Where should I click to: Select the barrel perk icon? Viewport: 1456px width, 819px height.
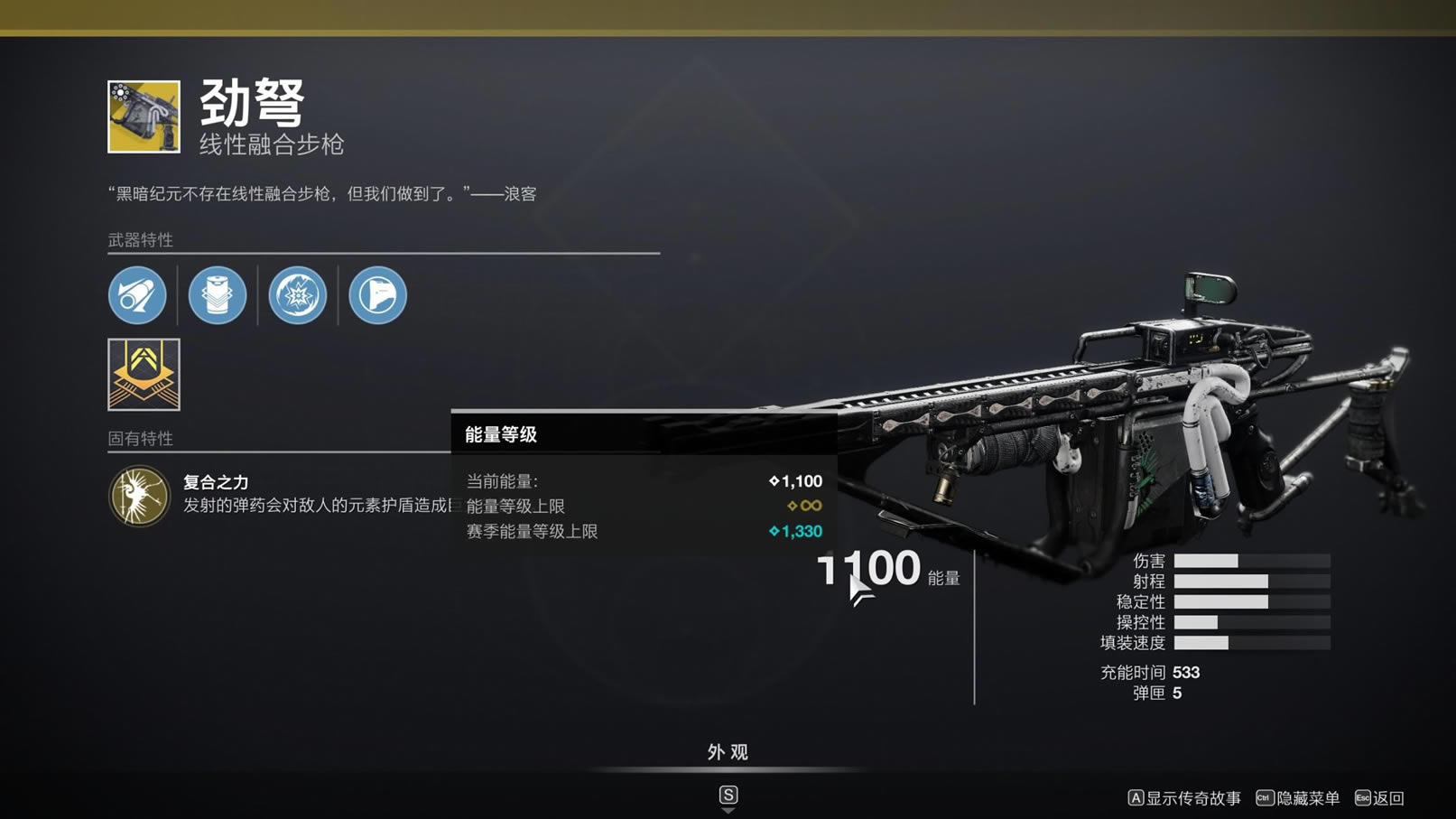(137, 295)
